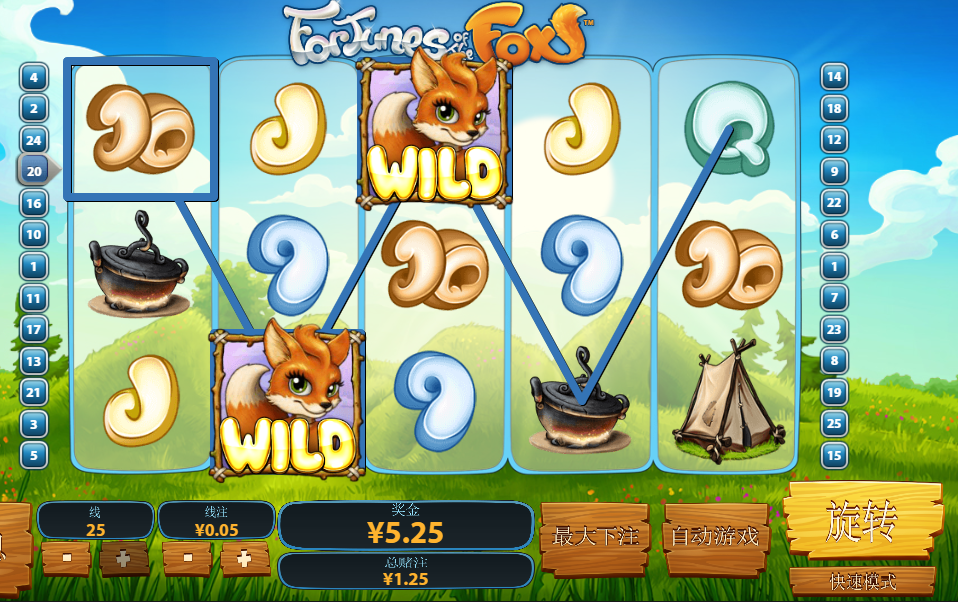Choose payline number 5
The width and height of the screenshot is (958, 602).
(x=34, y=455)
